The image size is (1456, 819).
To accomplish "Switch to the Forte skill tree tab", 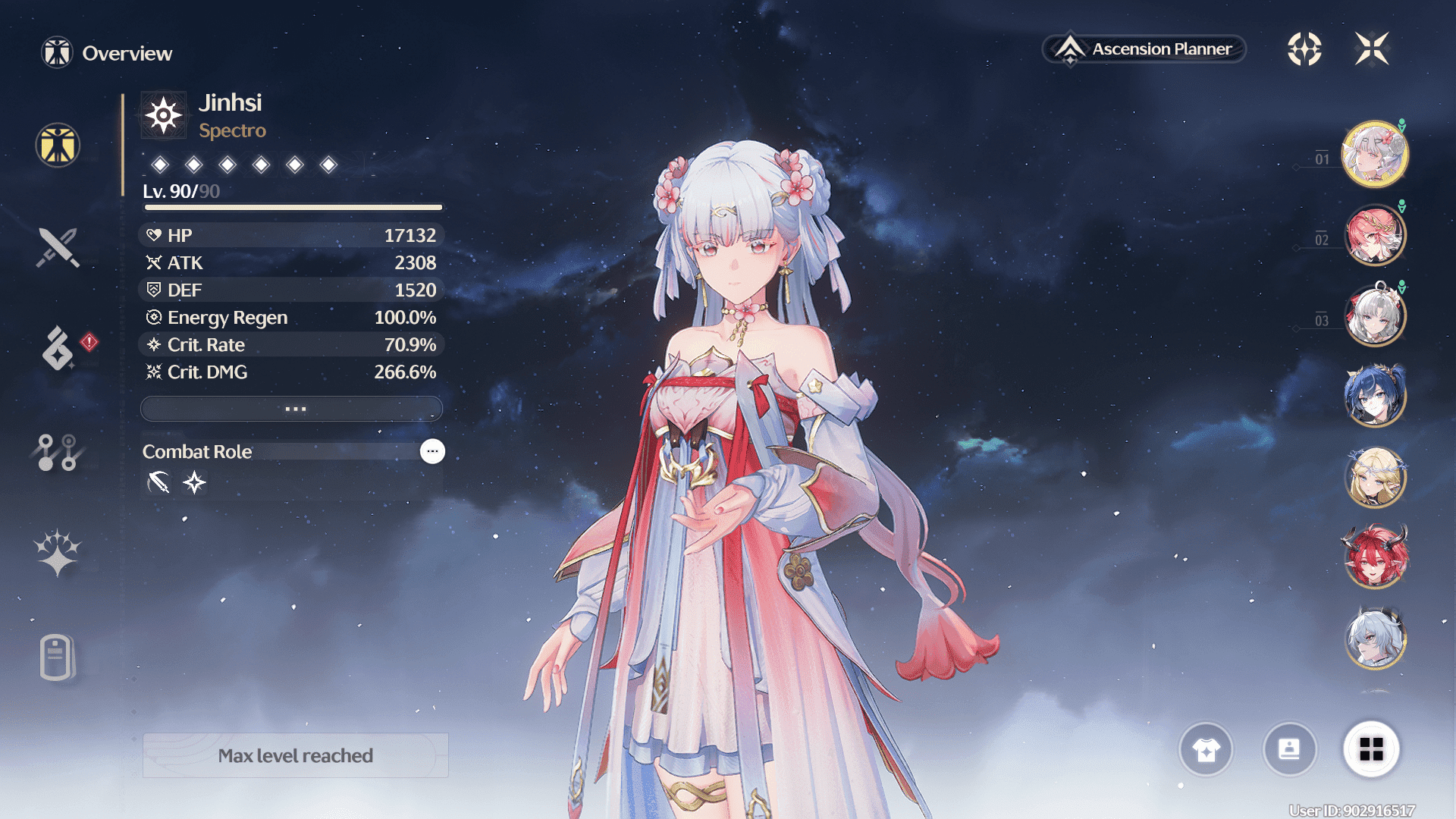I will pos(58,452).
